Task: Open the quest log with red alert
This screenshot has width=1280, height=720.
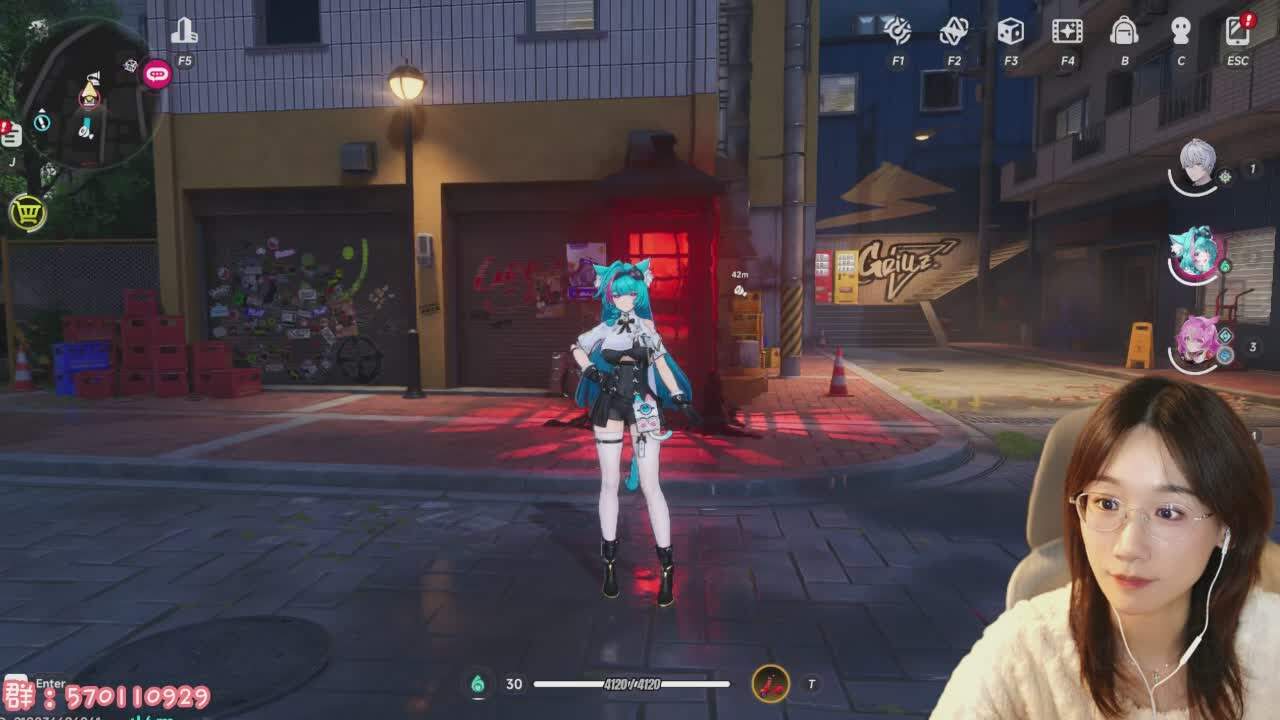Action: pos(11,136)
